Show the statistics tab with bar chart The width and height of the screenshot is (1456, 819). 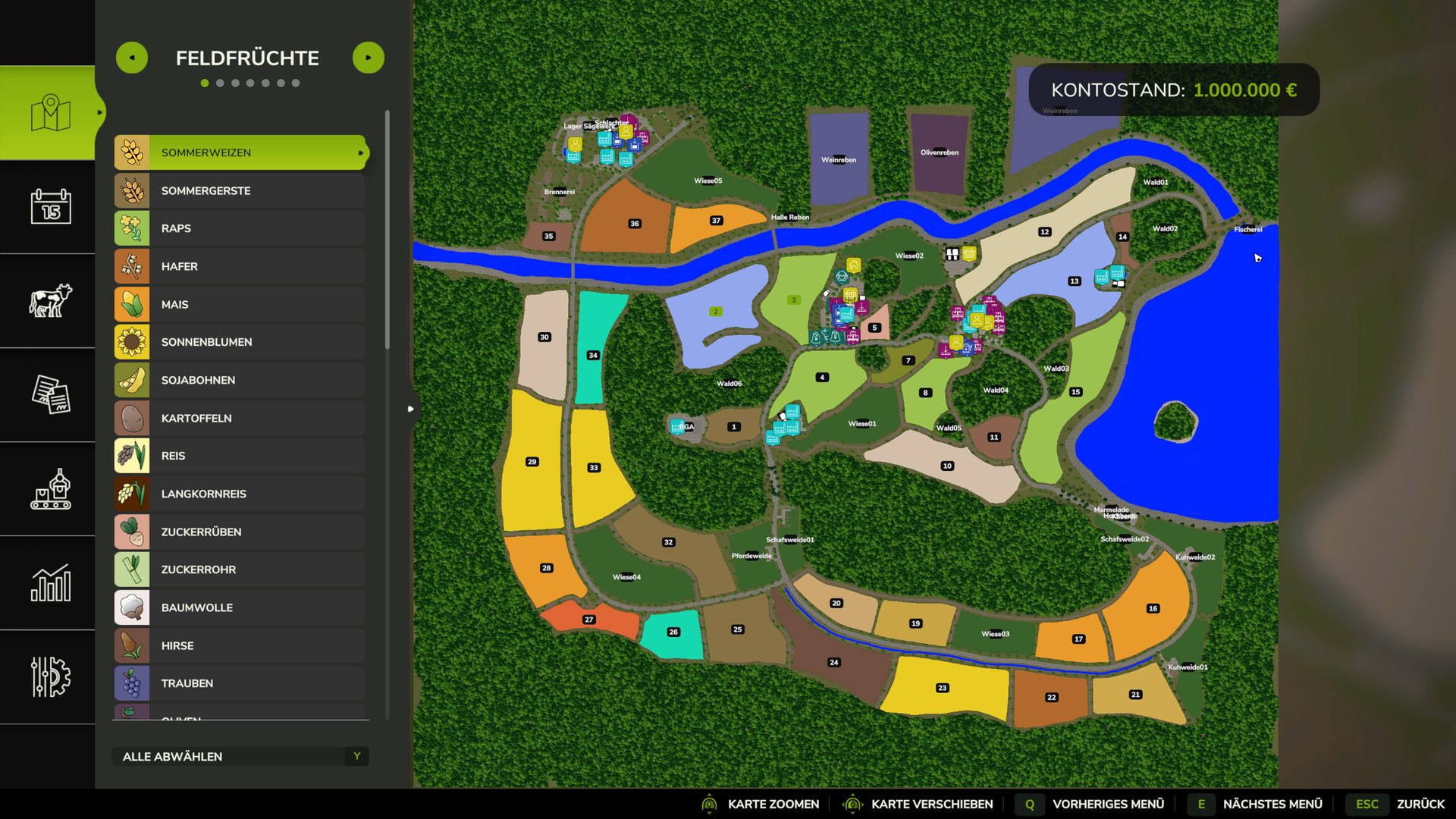click(50, 582)
